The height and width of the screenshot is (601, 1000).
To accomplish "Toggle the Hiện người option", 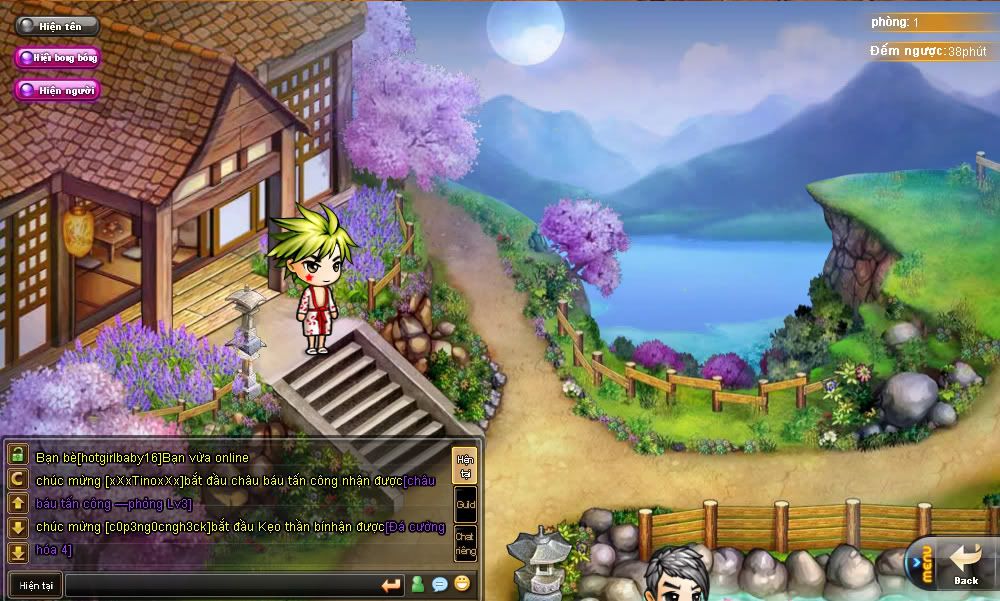I will (57, 90).
